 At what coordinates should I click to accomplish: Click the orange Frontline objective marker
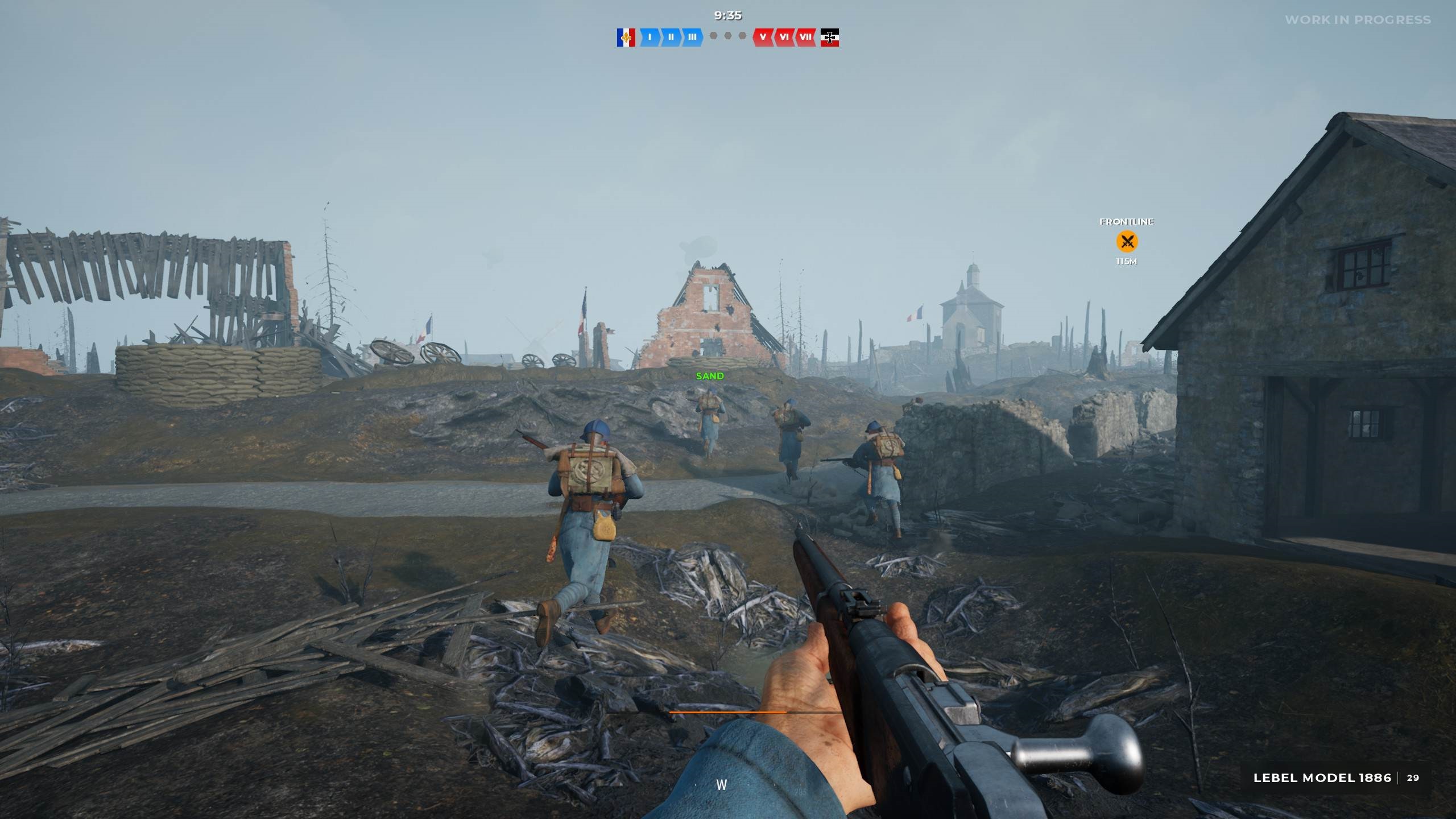1127,242
